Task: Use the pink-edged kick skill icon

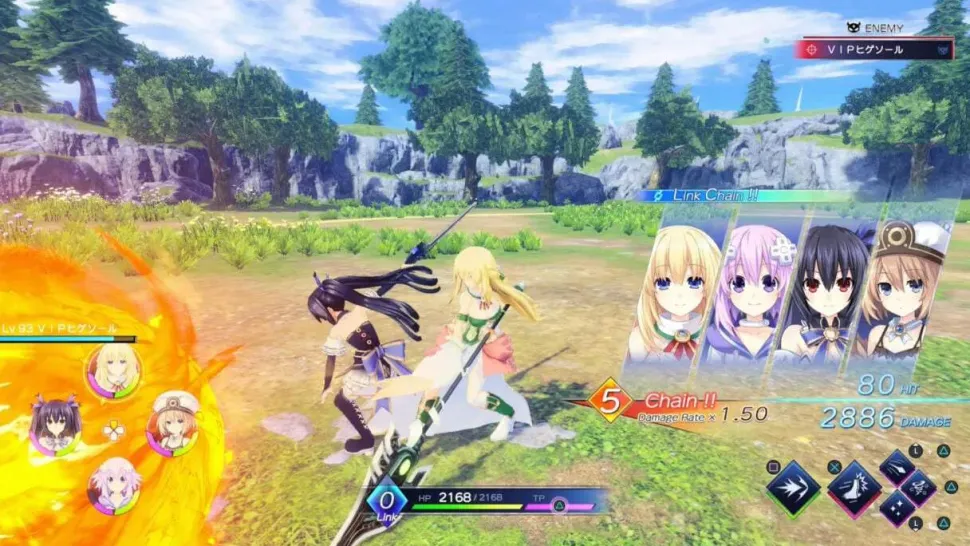Action: pos(855,488)
